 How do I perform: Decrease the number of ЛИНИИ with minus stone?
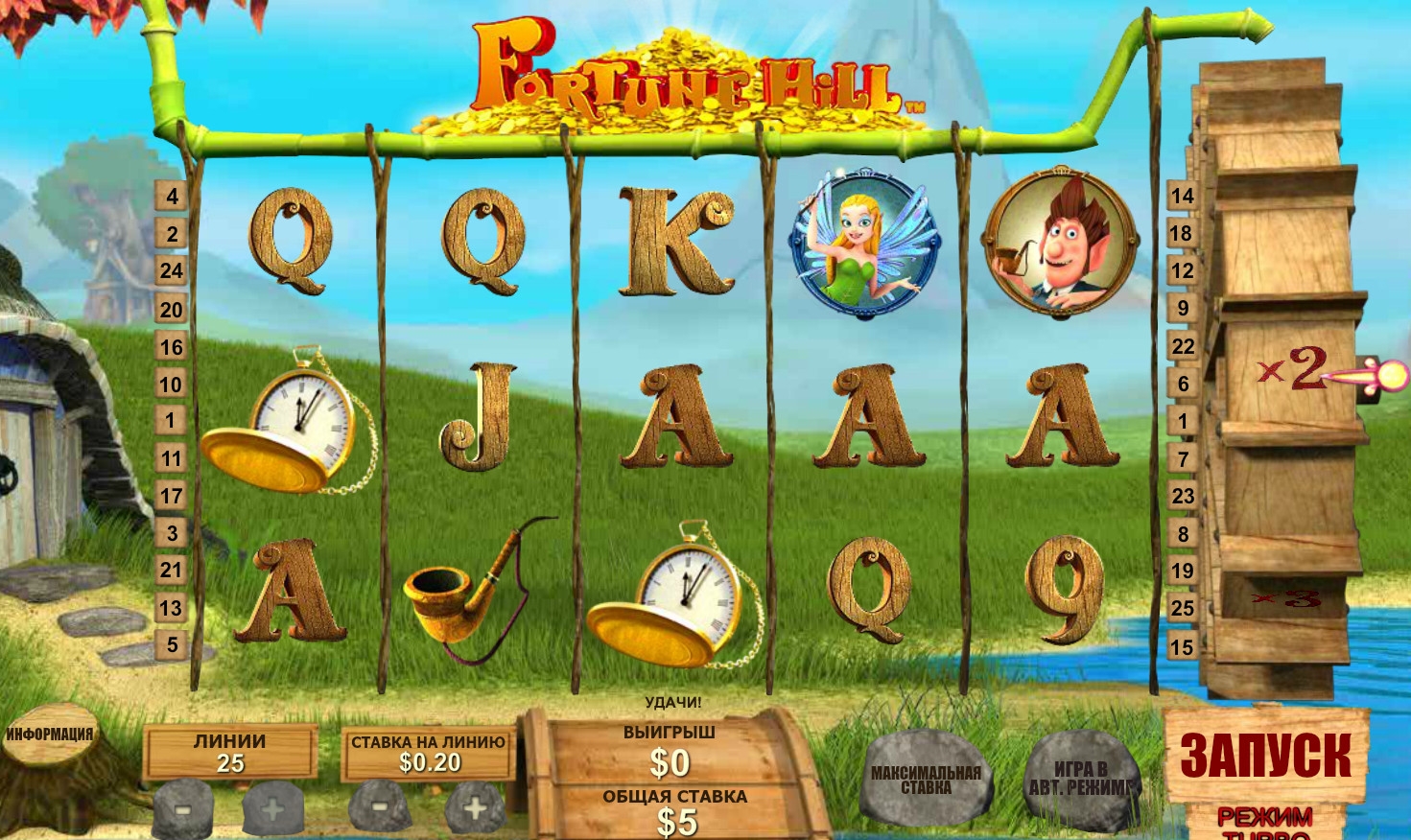[x=183, y=808]
